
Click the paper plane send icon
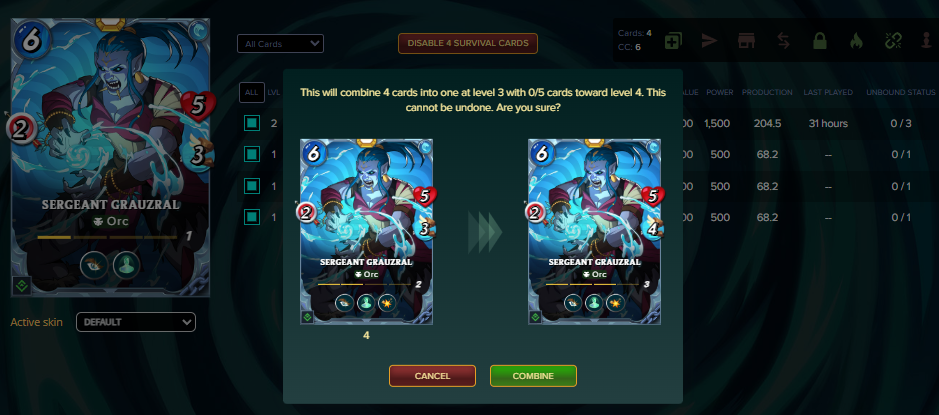709,41
